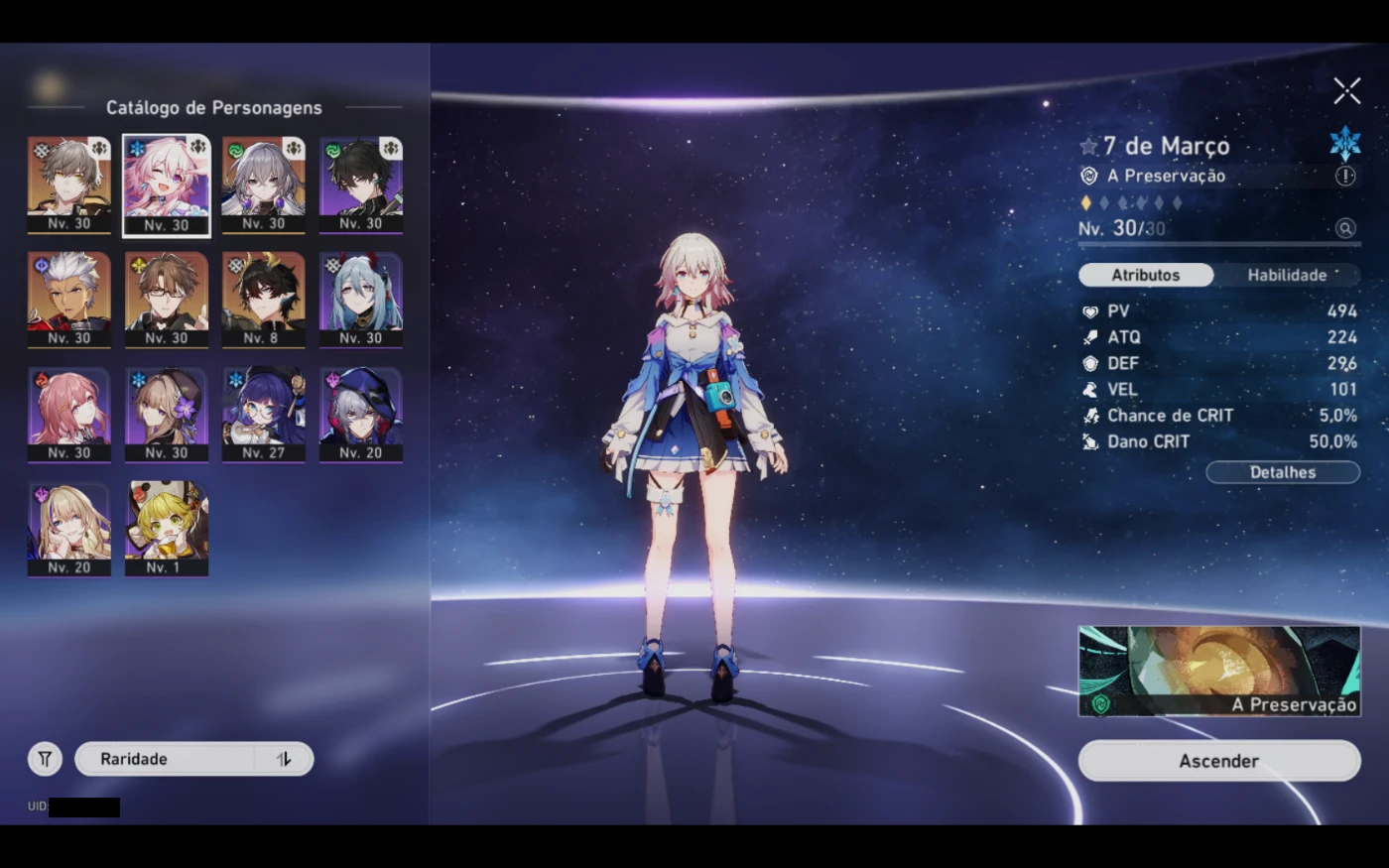Select the pink-haired 7 de Março portrait
The image size is (1389, 868).
(167, 185)
